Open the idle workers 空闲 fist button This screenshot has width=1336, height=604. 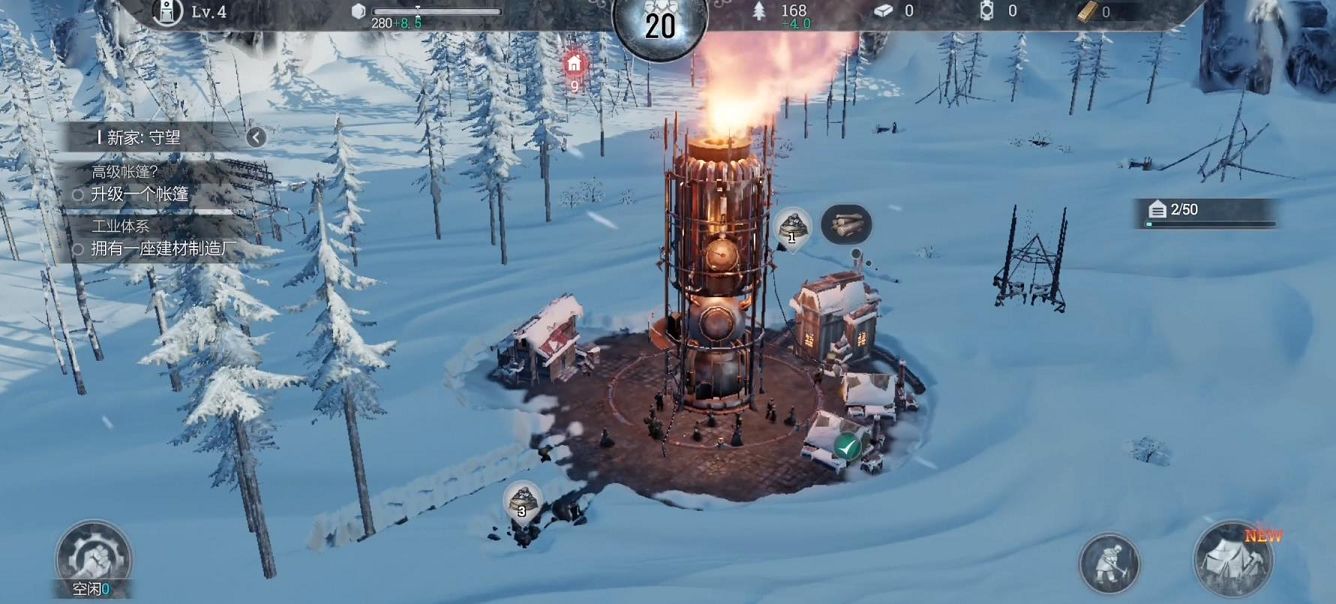coord(93,557)
